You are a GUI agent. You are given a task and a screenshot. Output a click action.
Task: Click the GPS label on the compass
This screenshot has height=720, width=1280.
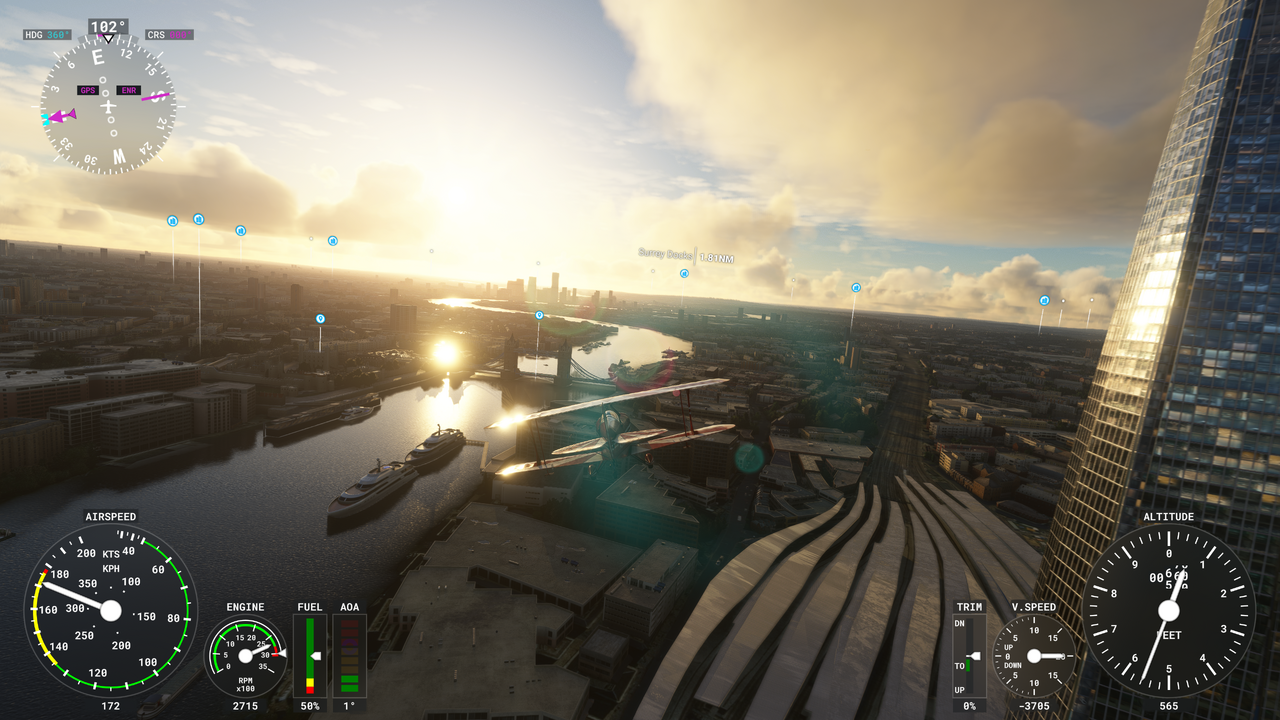point(88,90)
